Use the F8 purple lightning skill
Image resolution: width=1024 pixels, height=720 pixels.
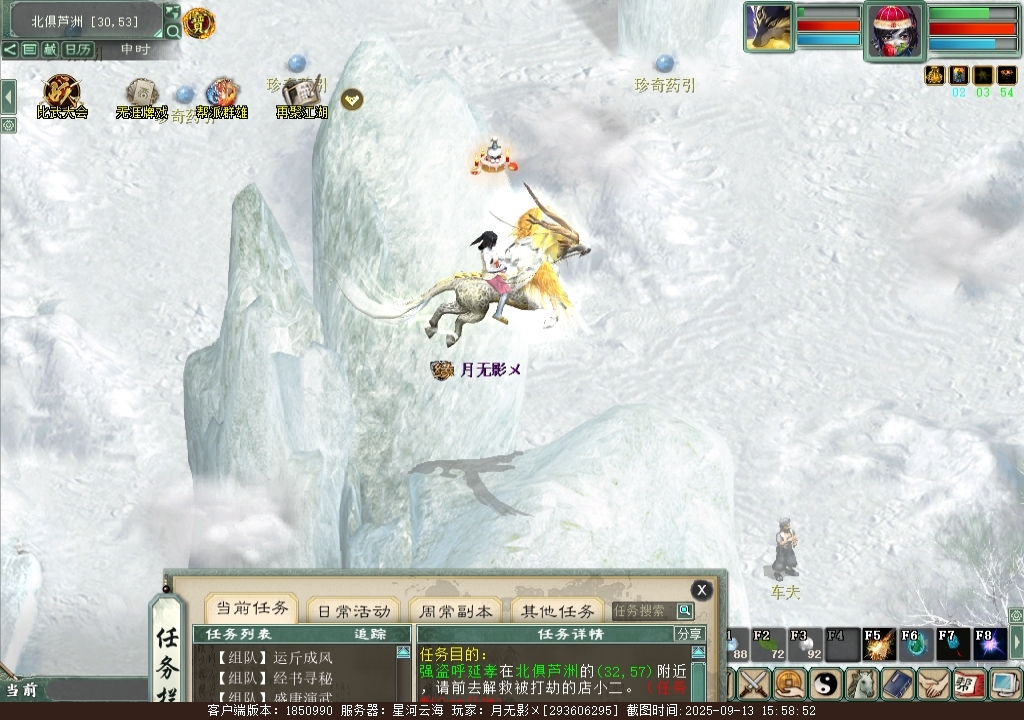pos(989,644)
